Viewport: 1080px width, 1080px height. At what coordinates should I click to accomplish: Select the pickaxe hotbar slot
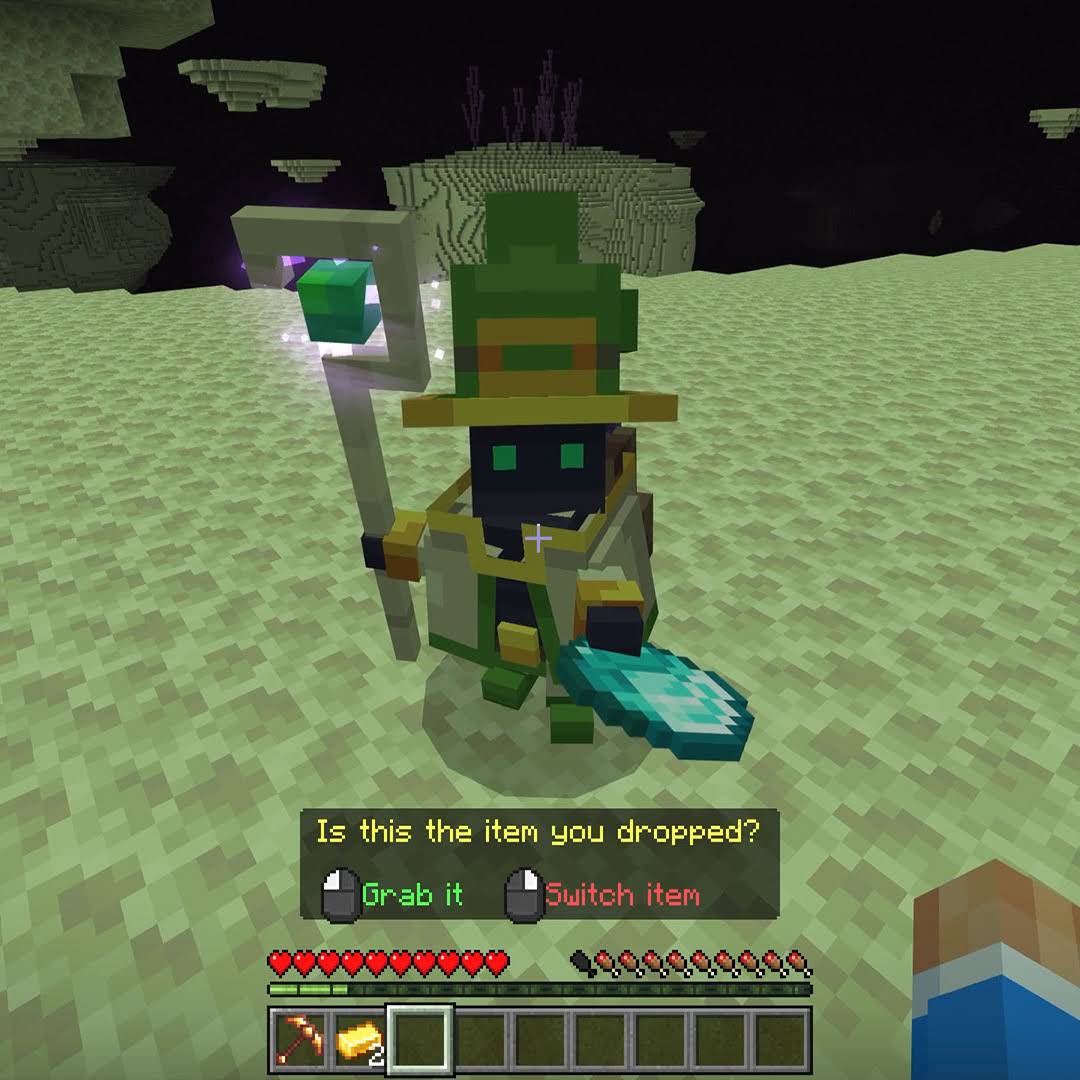[299, 1041]
